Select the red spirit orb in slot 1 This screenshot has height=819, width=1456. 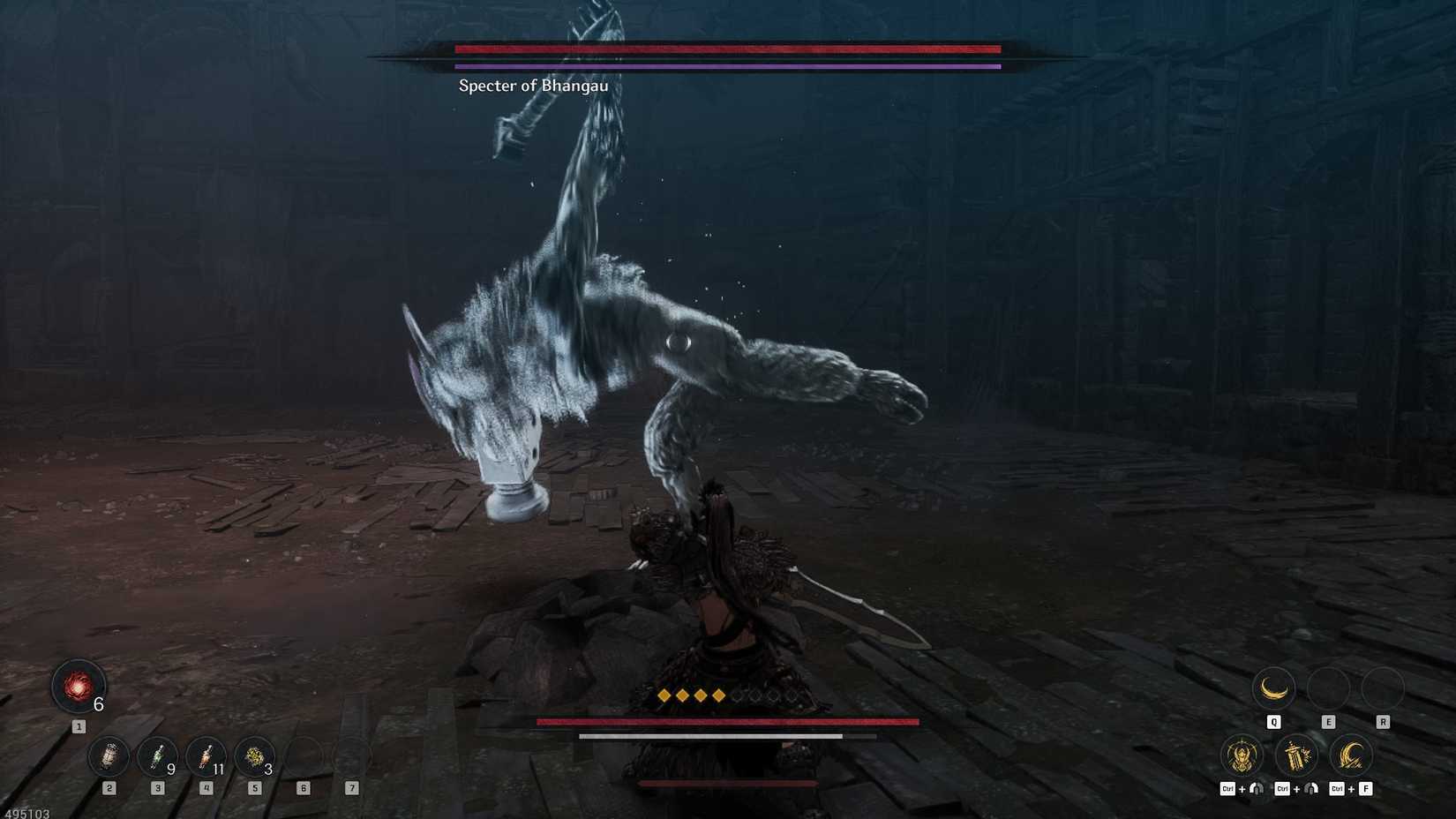pyautogui.click(x=78, y=688)
